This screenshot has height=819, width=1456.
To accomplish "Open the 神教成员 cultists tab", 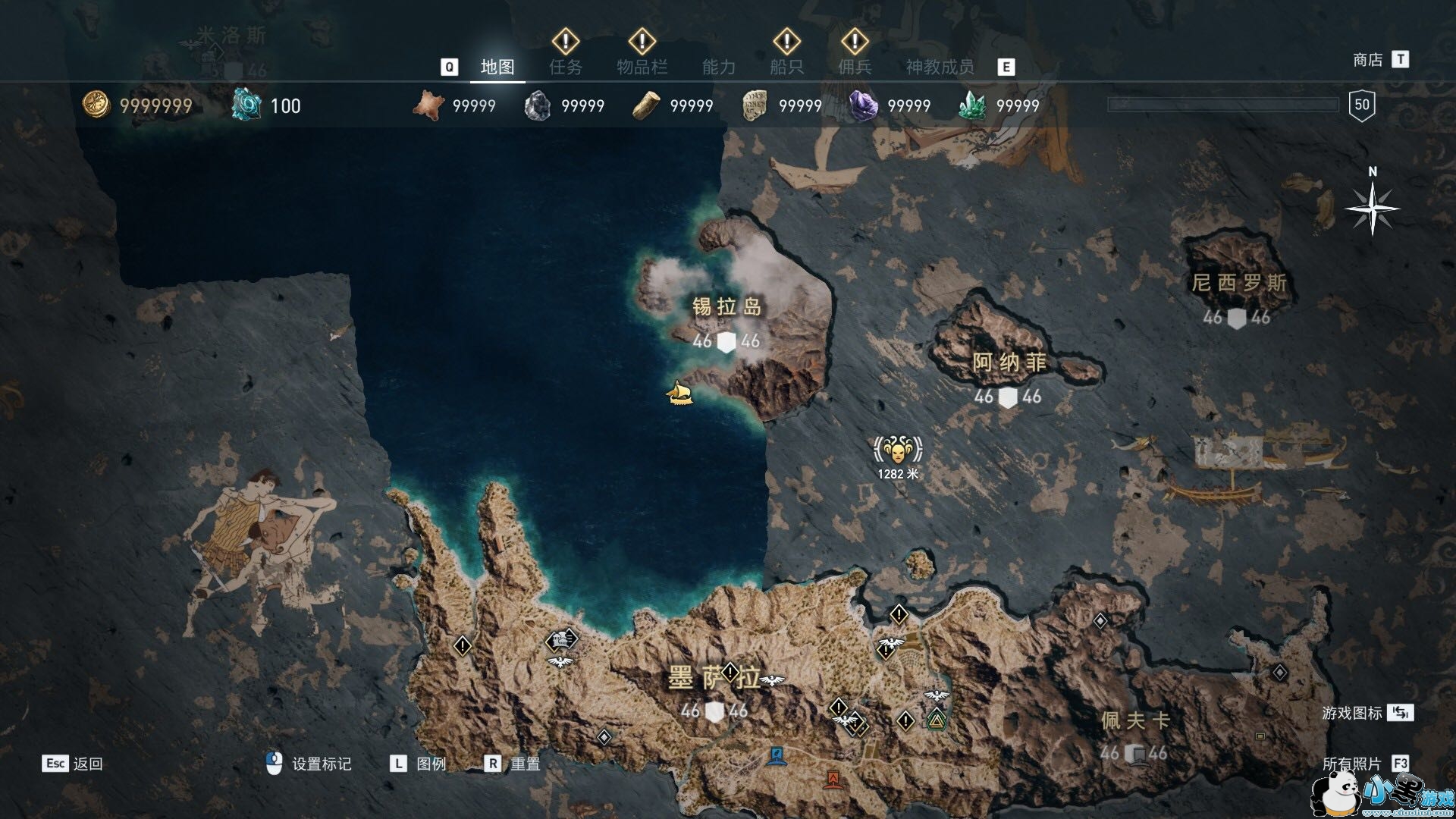I will 940,67.
